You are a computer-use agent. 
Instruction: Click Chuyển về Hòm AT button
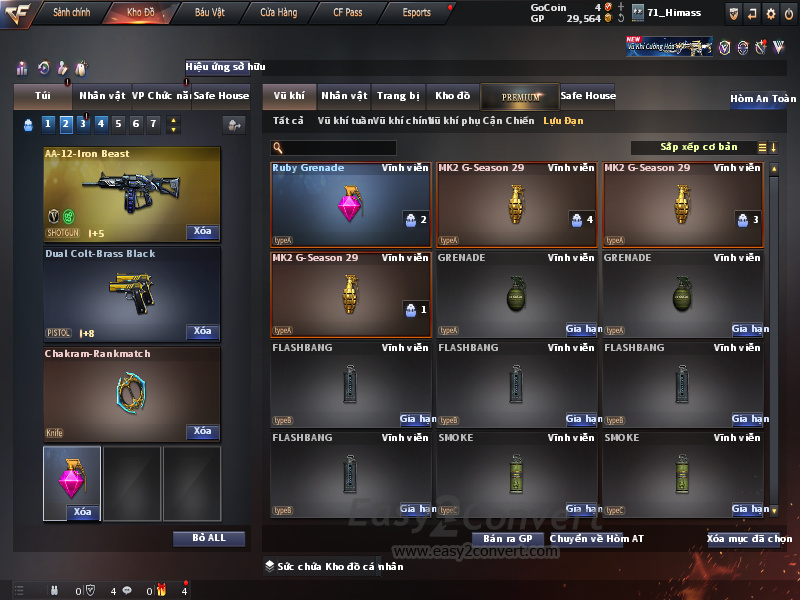(596, 539)
